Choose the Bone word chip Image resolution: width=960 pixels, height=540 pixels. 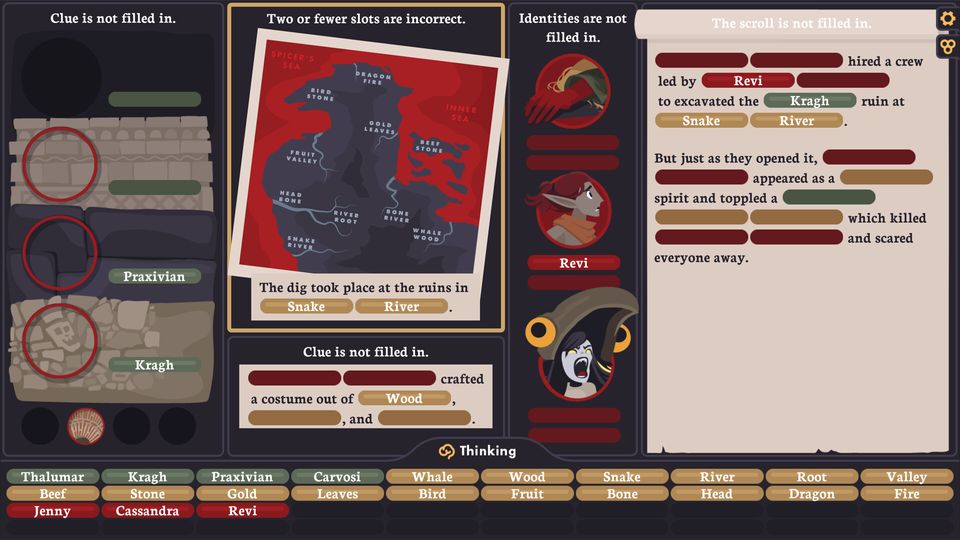click(x=622, y=494)
